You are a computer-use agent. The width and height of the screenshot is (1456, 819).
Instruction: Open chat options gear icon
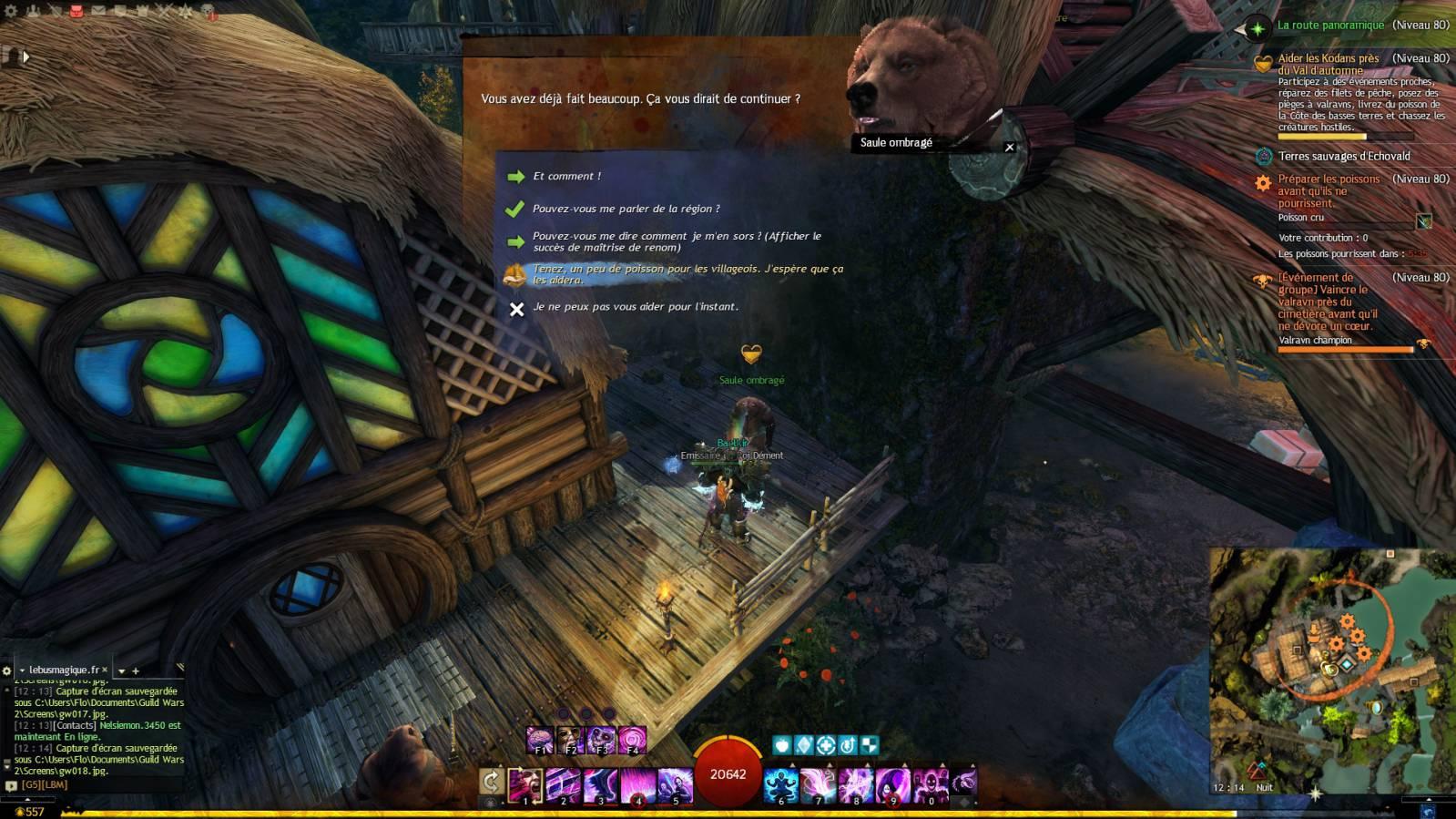(x=7, y=671)
